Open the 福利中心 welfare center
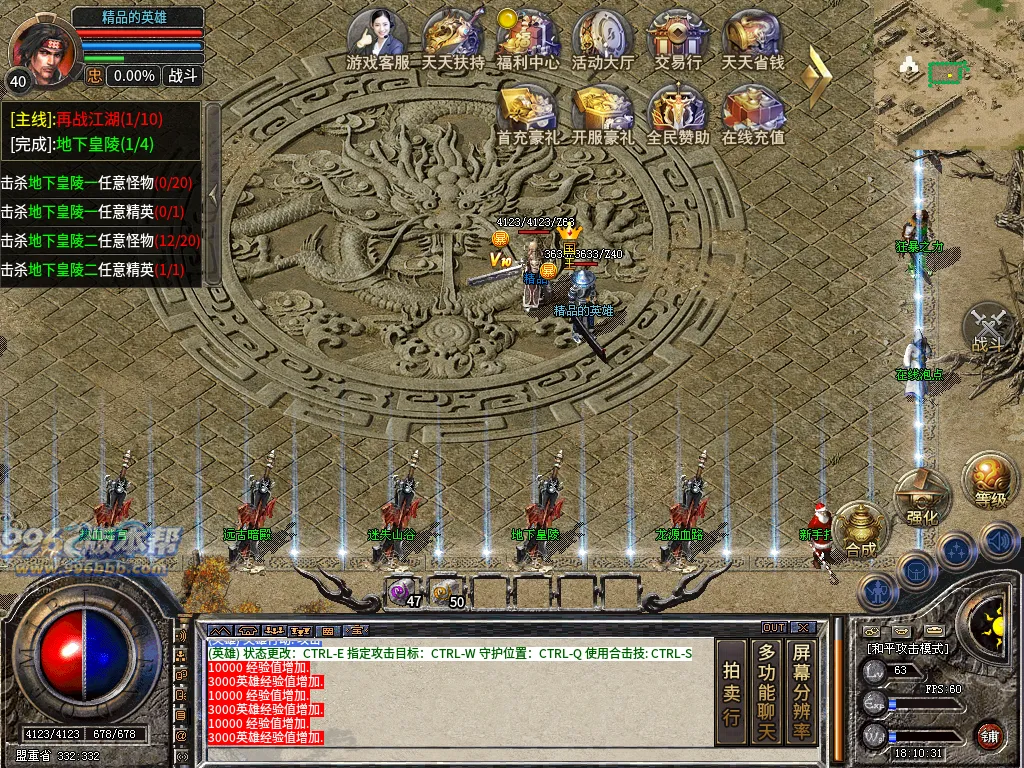1024x768 pixels. click(527, 38)
